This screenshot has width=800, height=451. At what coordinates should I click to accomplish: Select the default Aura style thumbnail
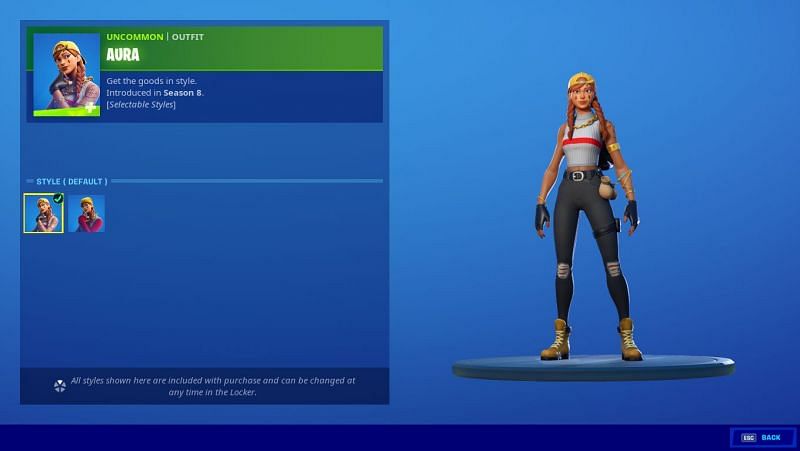pyautogui.click(x=43, y=213)
